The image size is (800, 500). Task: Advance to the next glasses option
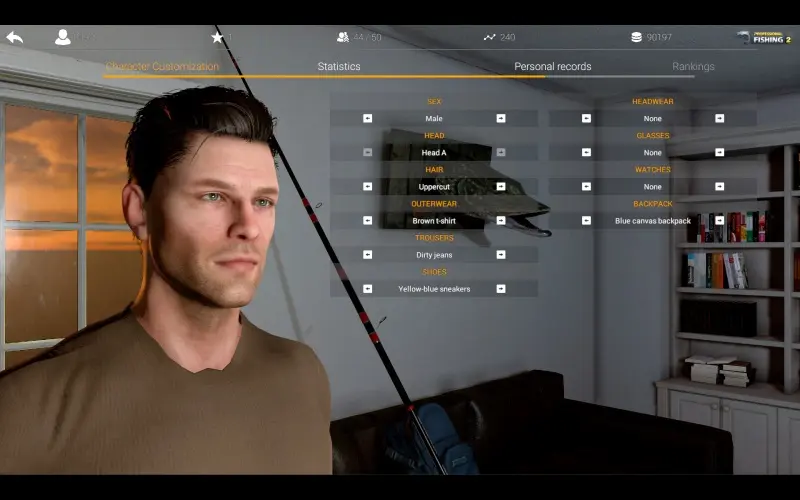[x=719, y=152]
